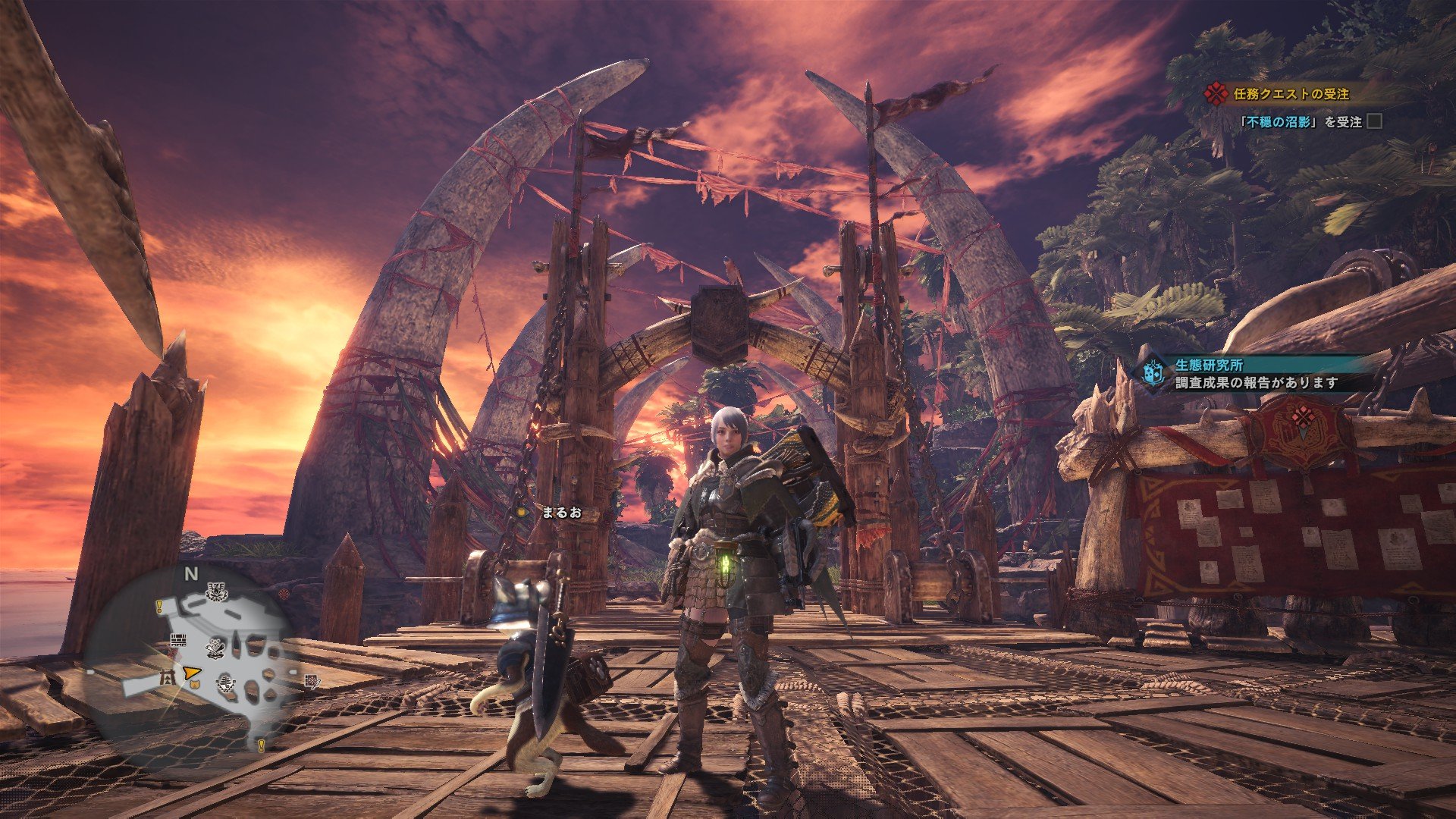Select the ship-shaped emblem on the minimap
The width and height of the screenshot is (1456, 819).
click(x=225, y=685)
